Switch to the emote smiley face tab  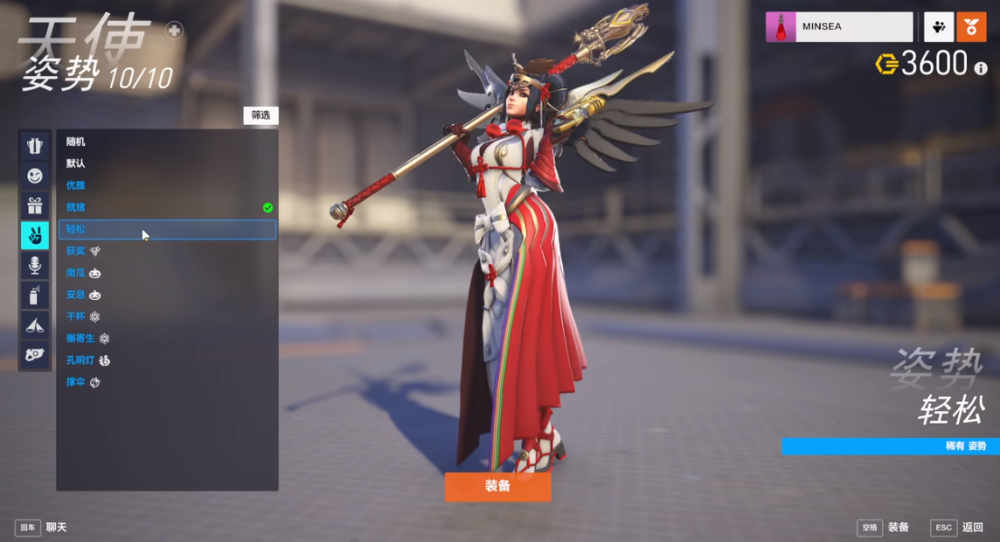pyautogui.click(x=35, y=176)
